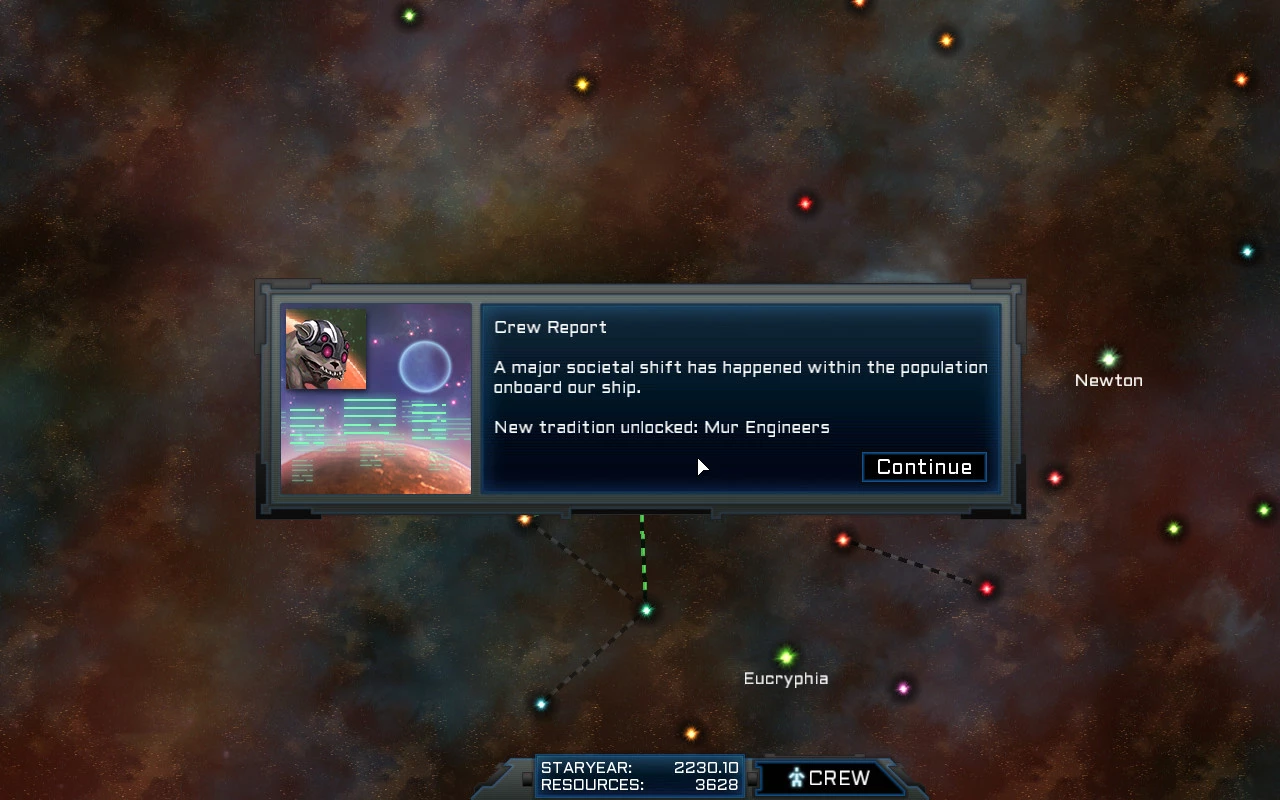Select the Eucryphia star system
Screen dimensions: 1280x800
(786, 657)
